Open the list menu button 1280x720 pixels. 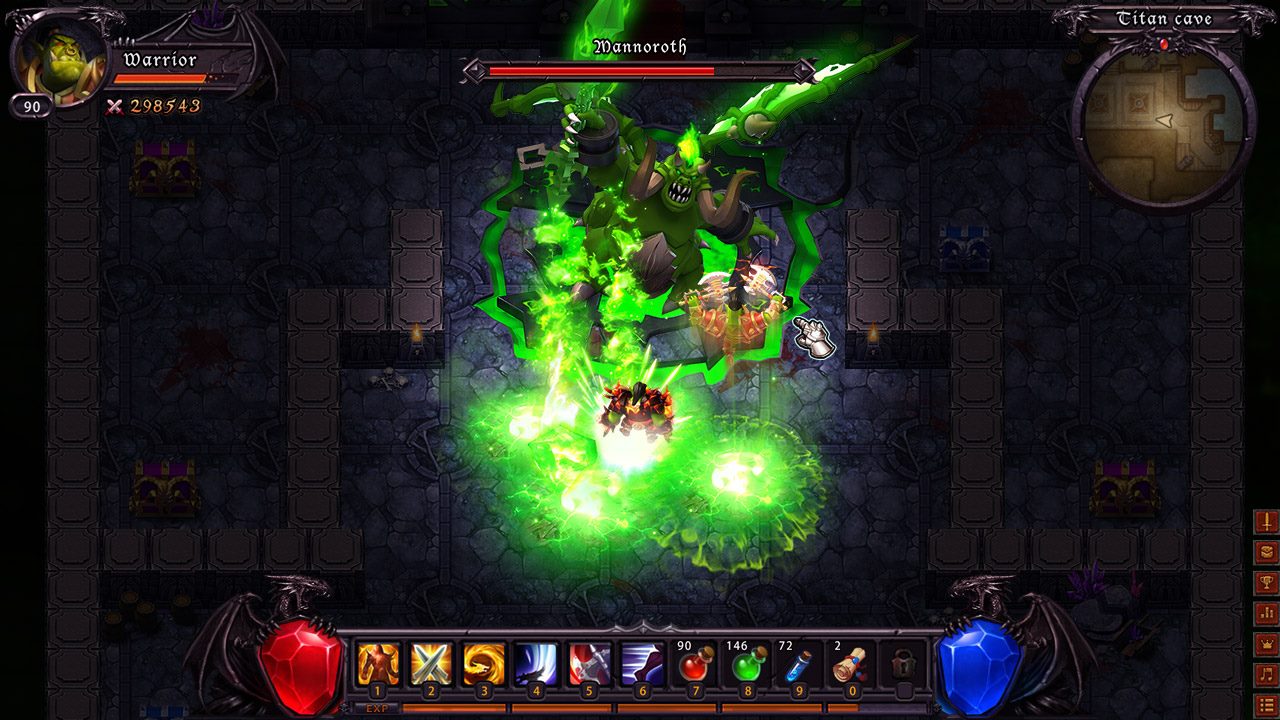click(1266, 705)
